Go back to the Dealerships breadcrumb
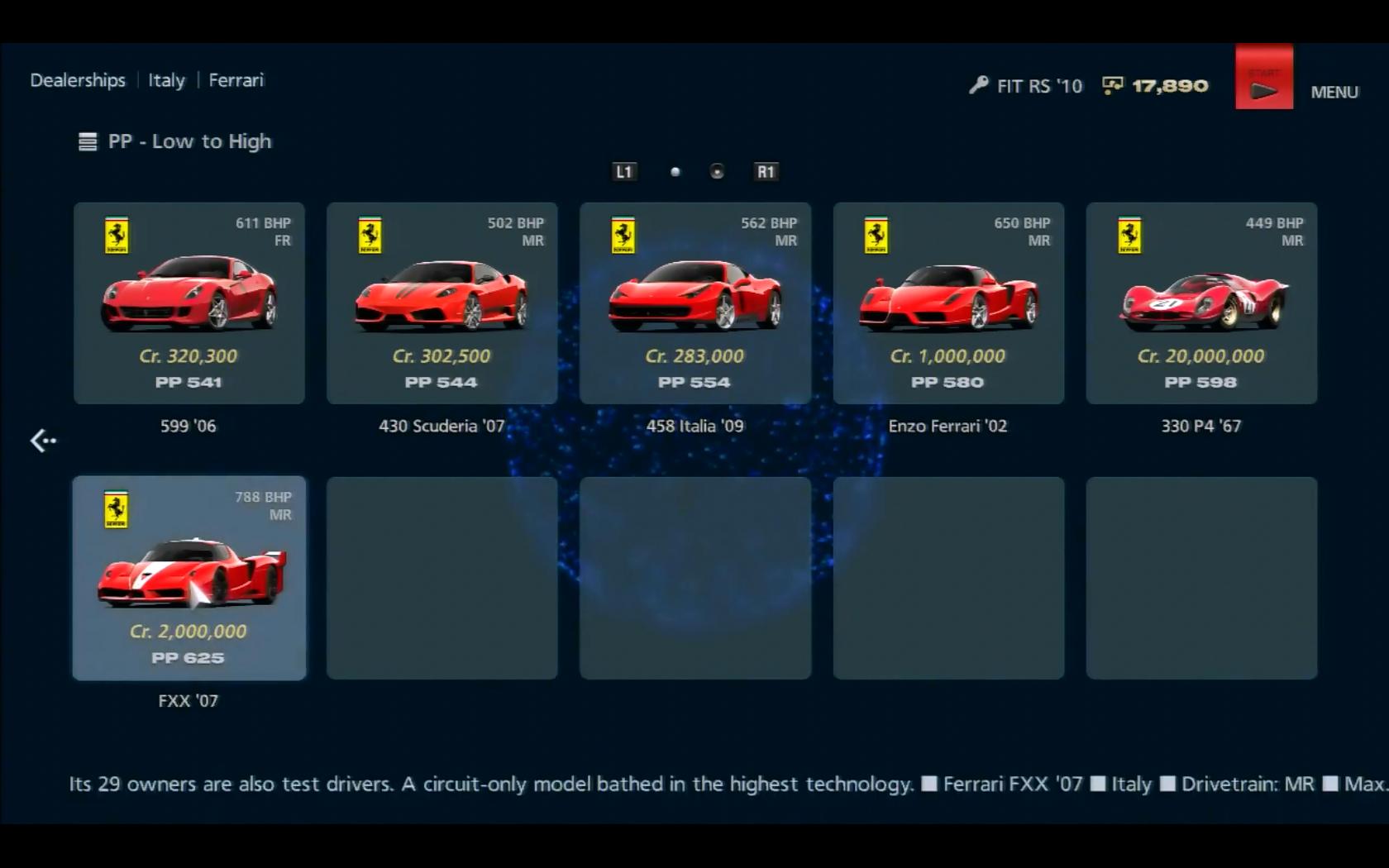The image size is (1389, 868). 78,80
